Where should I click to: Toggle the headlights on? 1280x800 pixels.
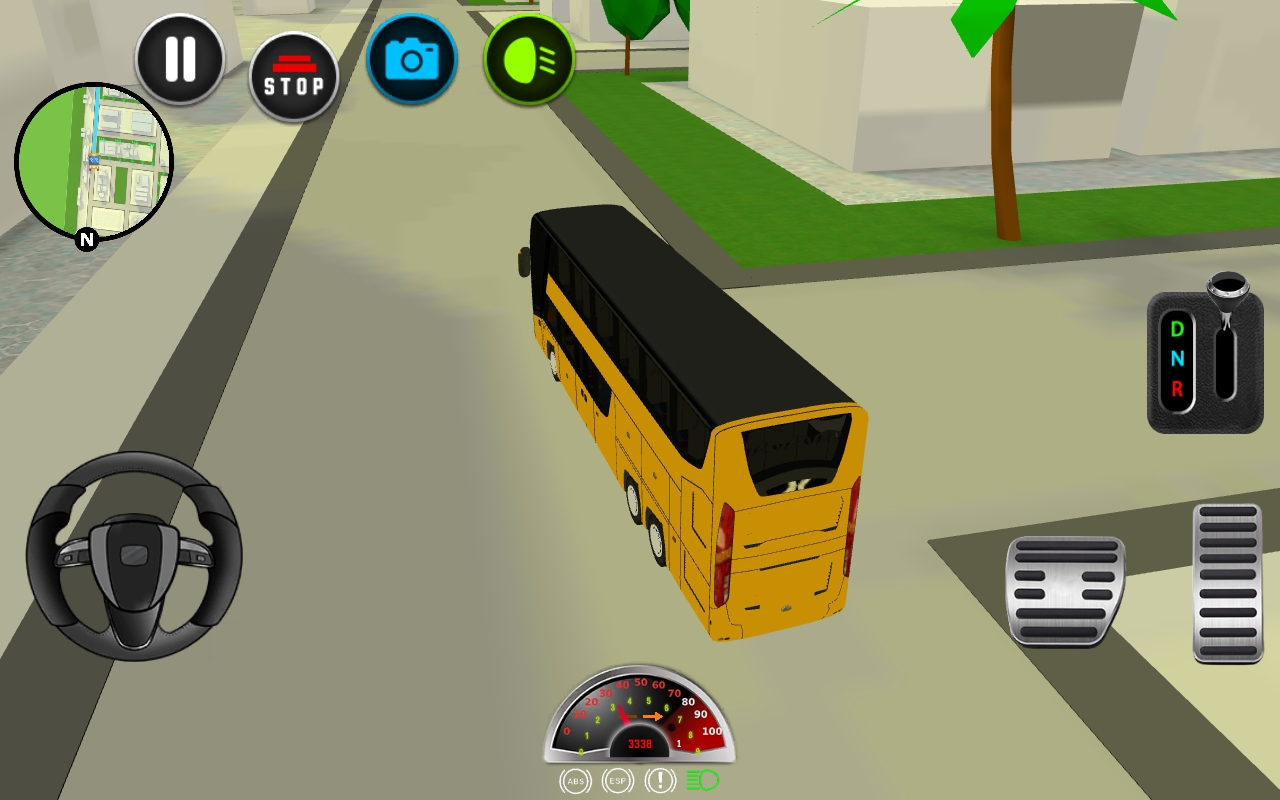529,60
